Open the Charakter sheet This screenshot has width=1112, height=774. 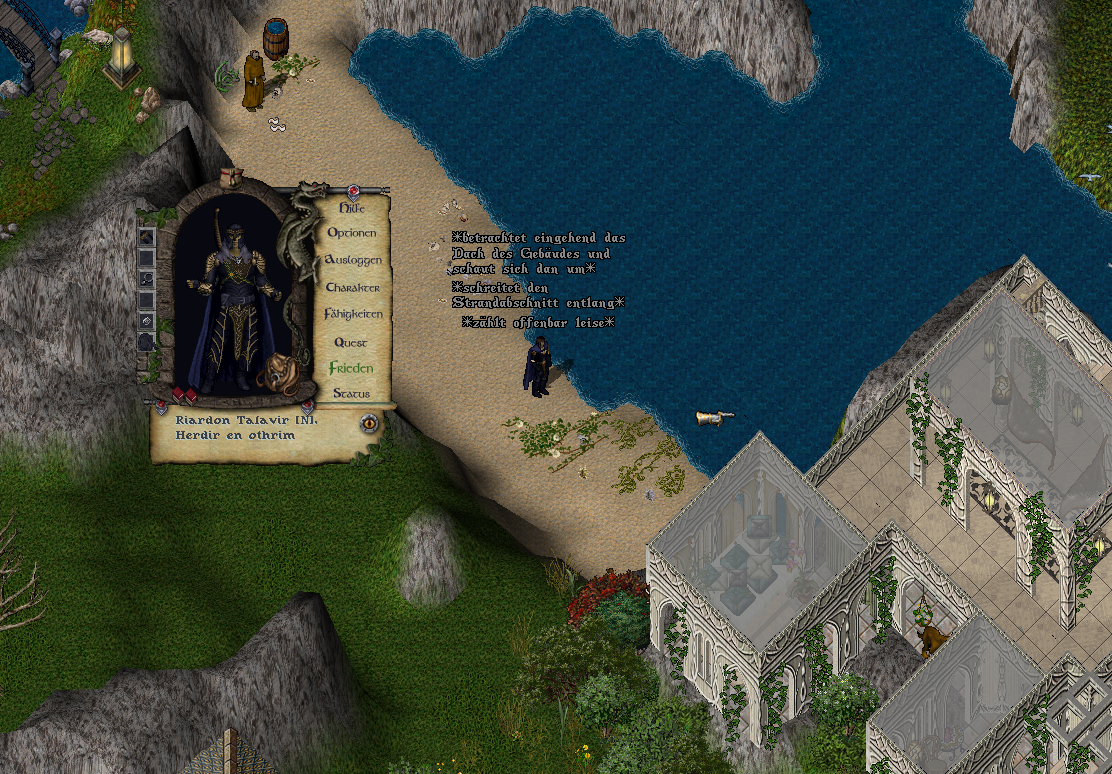352,288
